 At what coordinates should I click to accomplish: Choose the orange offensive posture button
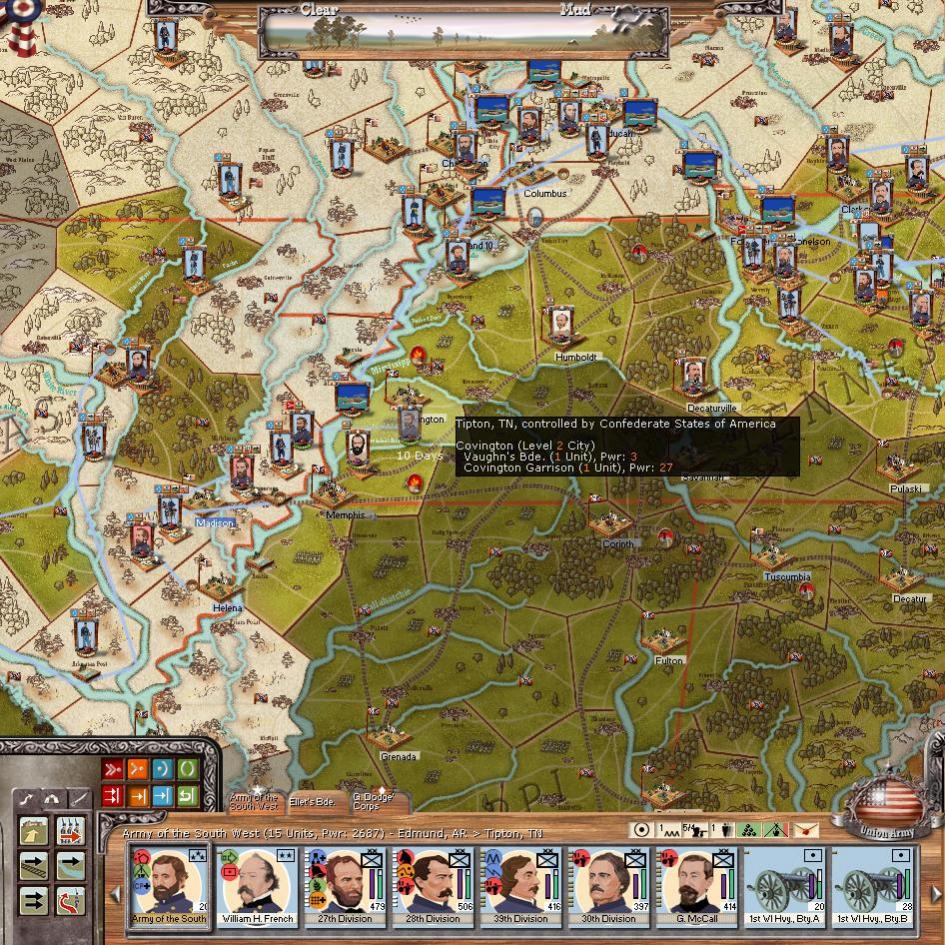tap(137, 770)
